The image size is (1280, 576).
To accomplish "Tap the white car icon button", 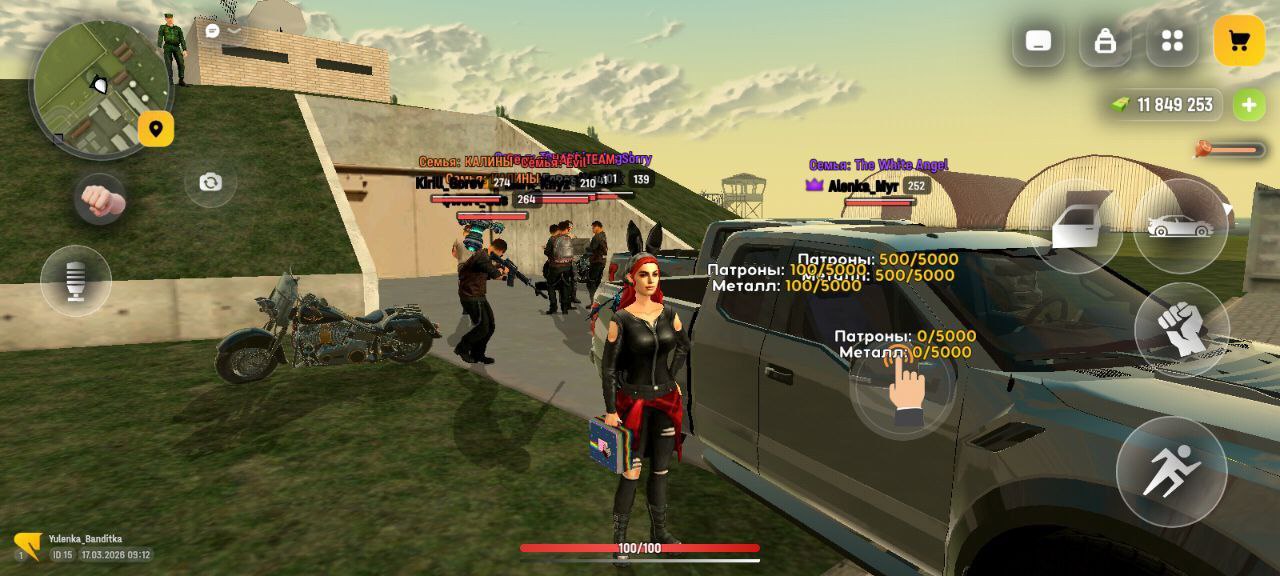I will click(1181, 226).
